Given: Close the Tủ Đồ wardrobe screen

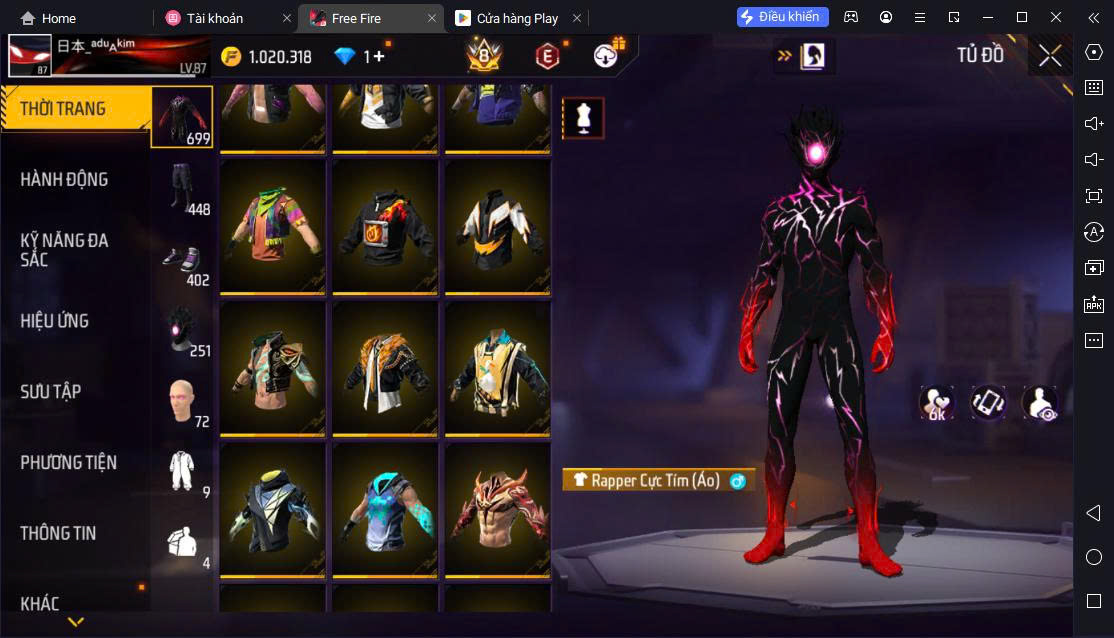Looking at the screenshot, I should (1050, 56).
